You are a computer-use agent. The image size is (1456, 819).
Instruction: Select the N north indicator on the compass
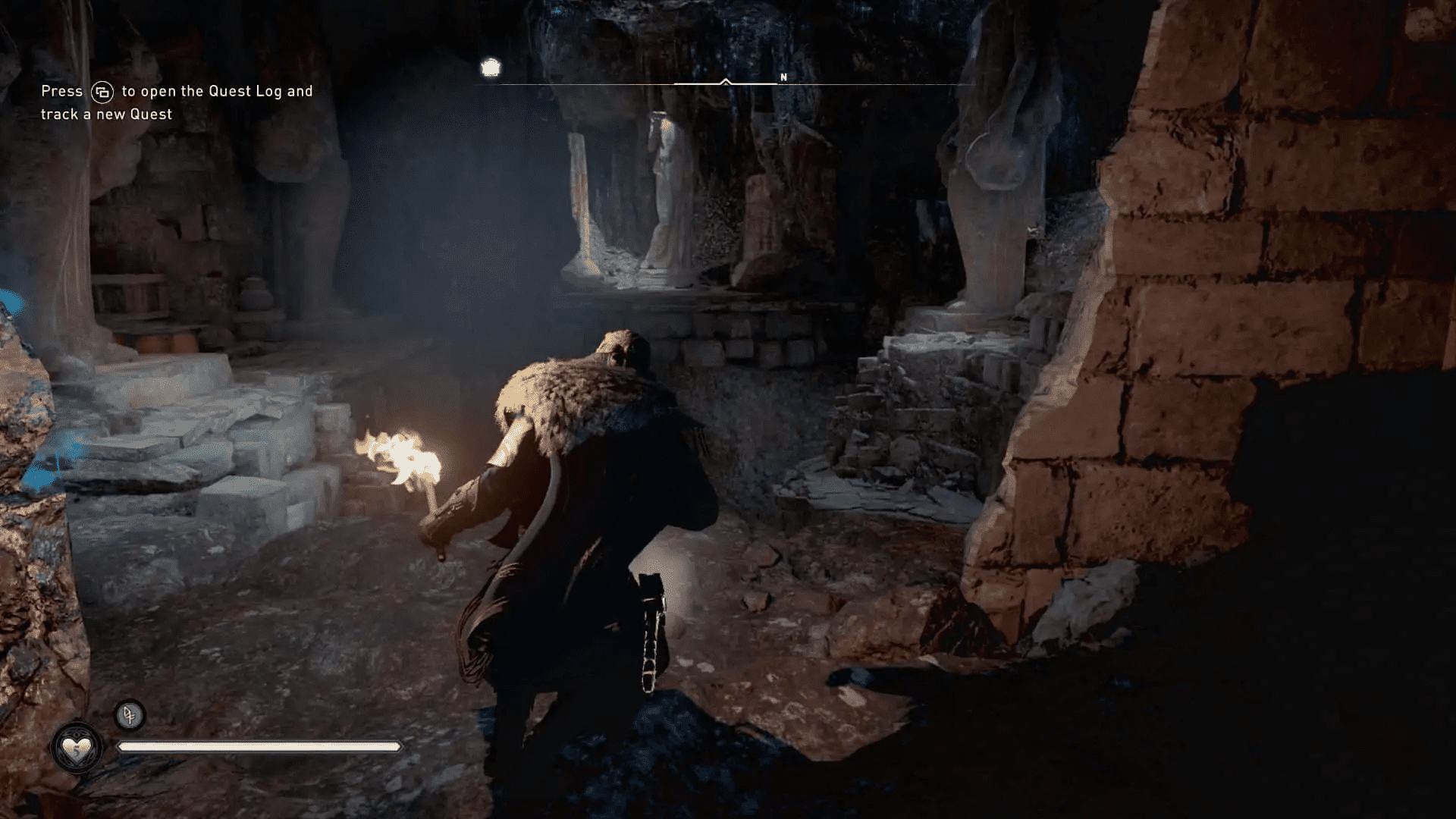(784, 77)
